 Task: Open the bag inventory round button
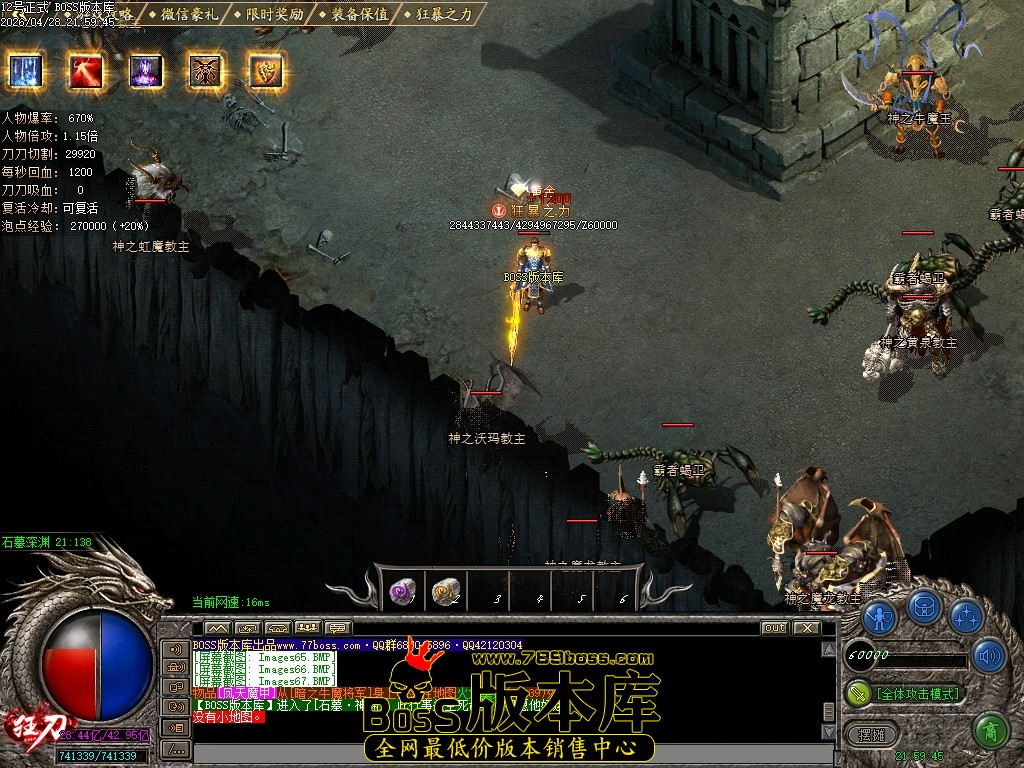coord(924,607)
